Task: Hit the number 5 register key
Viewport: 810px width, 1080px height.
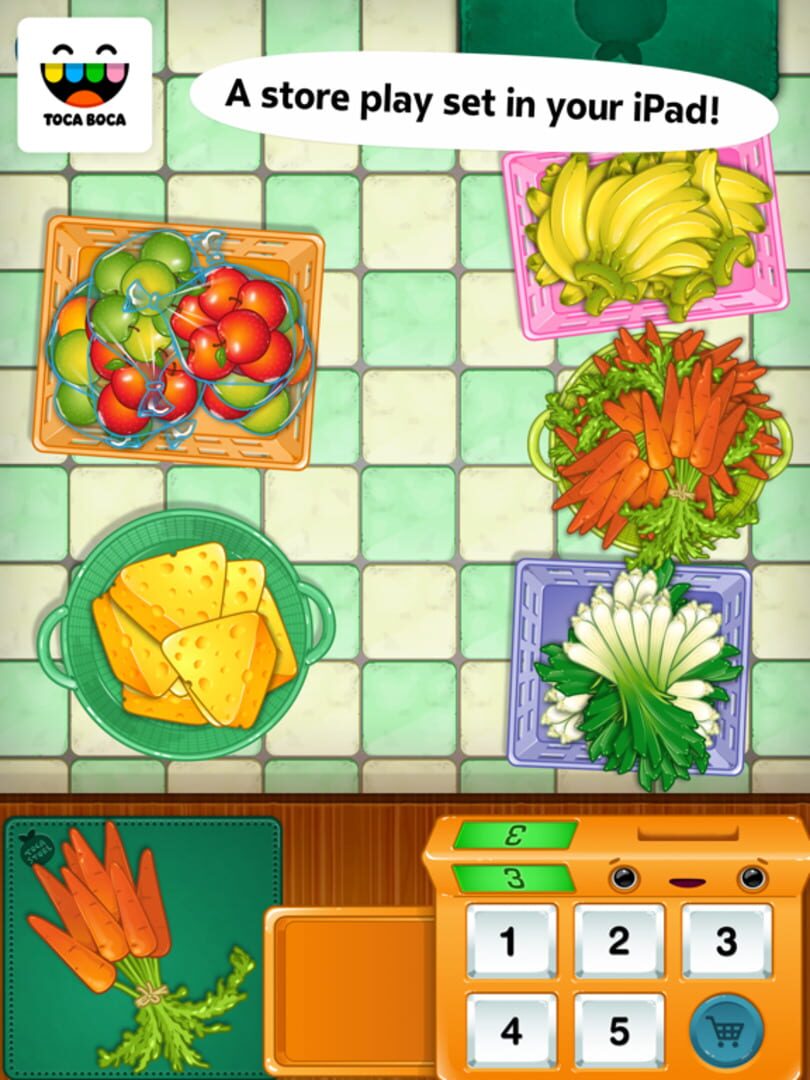Action: 619,1030
